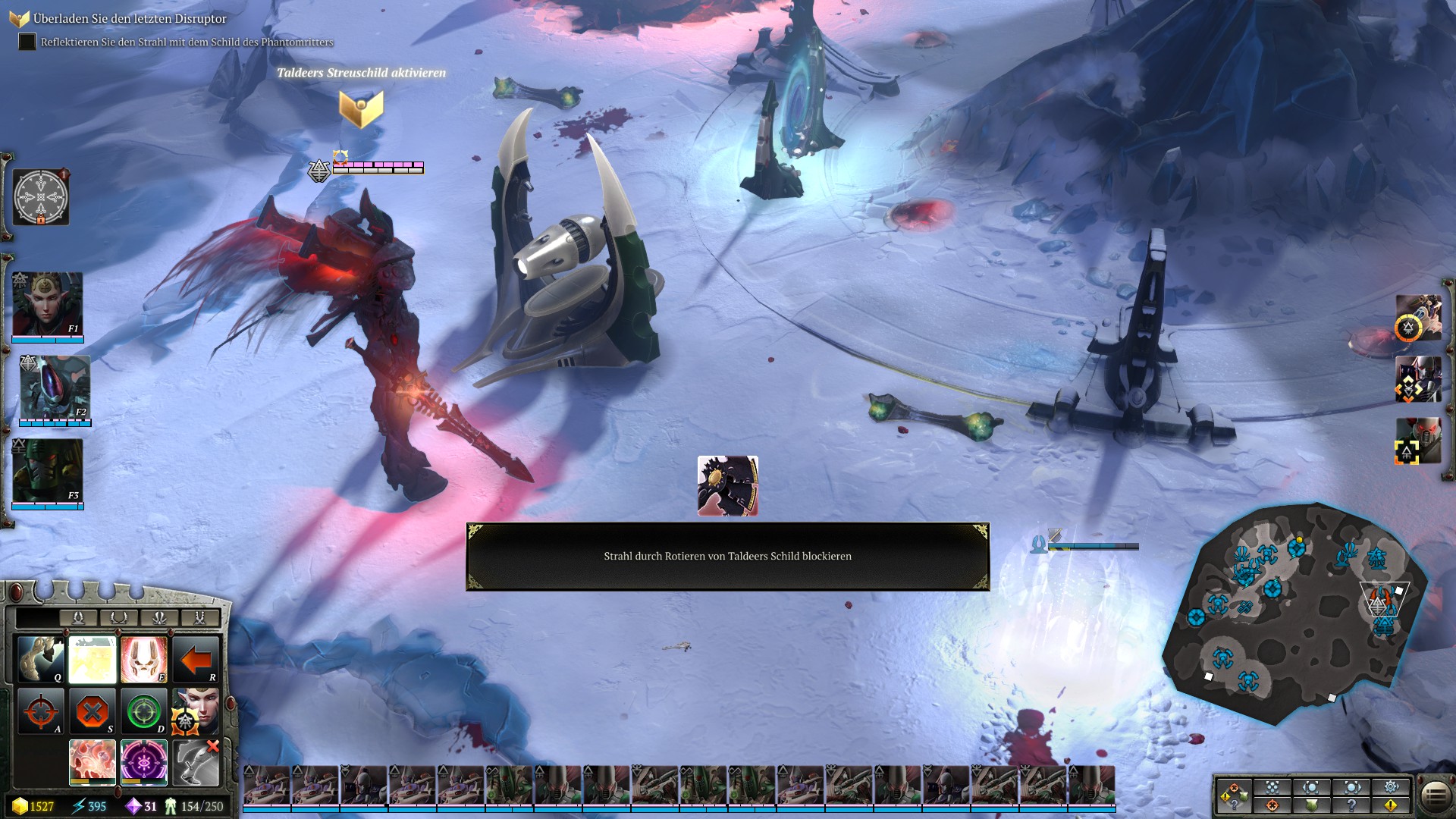Issue the red crosshair attack-move command
1456x819 pixels.
pos(41,711)
